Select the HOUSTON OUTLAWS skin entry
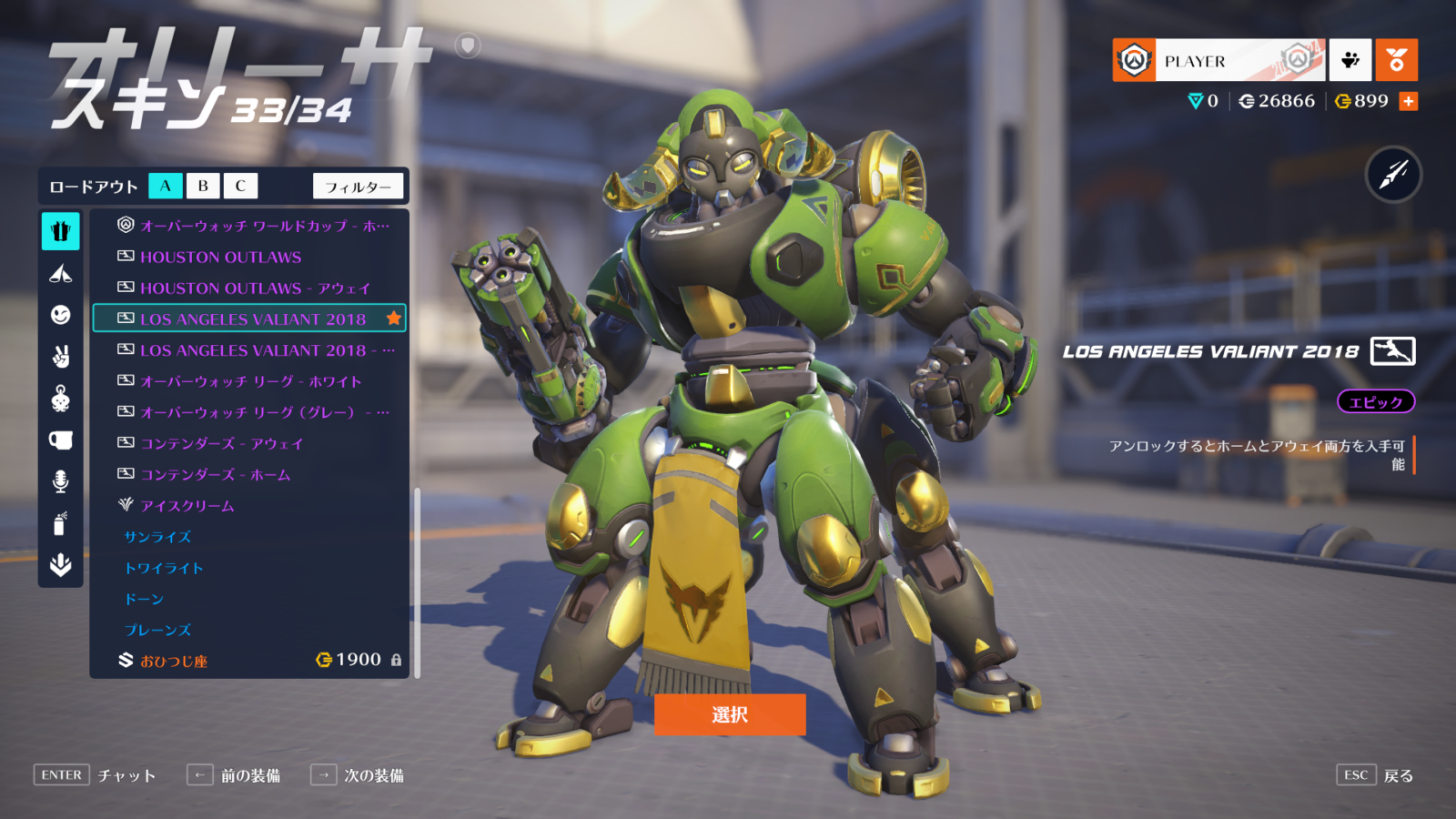 tap(219, 258)
